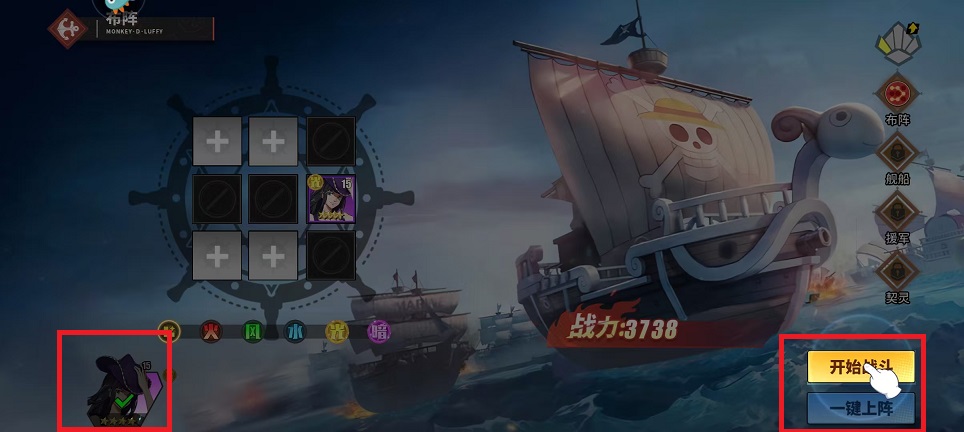Open the locked 援军 reinforcements tab

[x=897, y=212]
